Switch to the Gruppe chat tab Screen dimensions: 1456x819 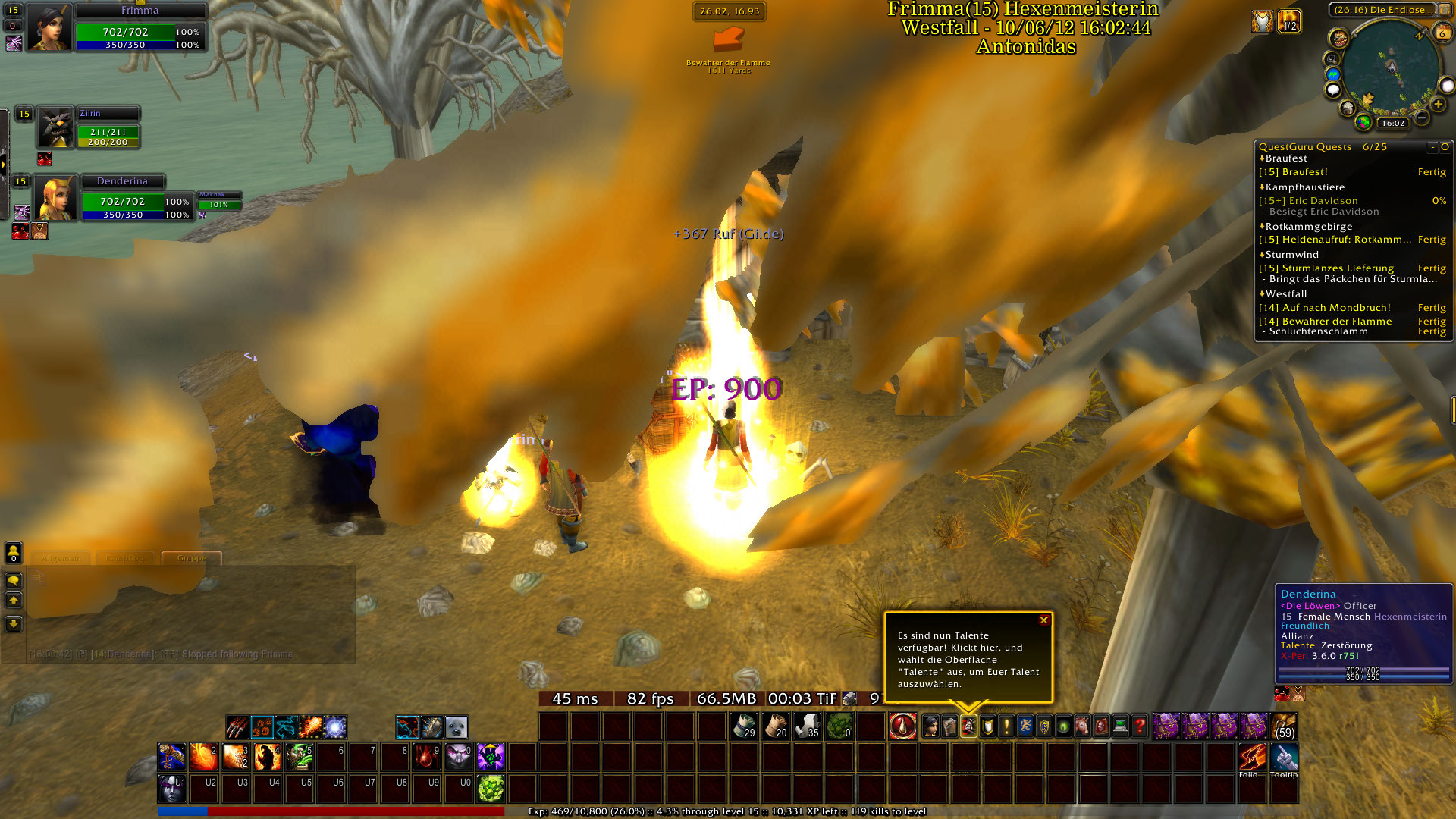tap(191, 558)
